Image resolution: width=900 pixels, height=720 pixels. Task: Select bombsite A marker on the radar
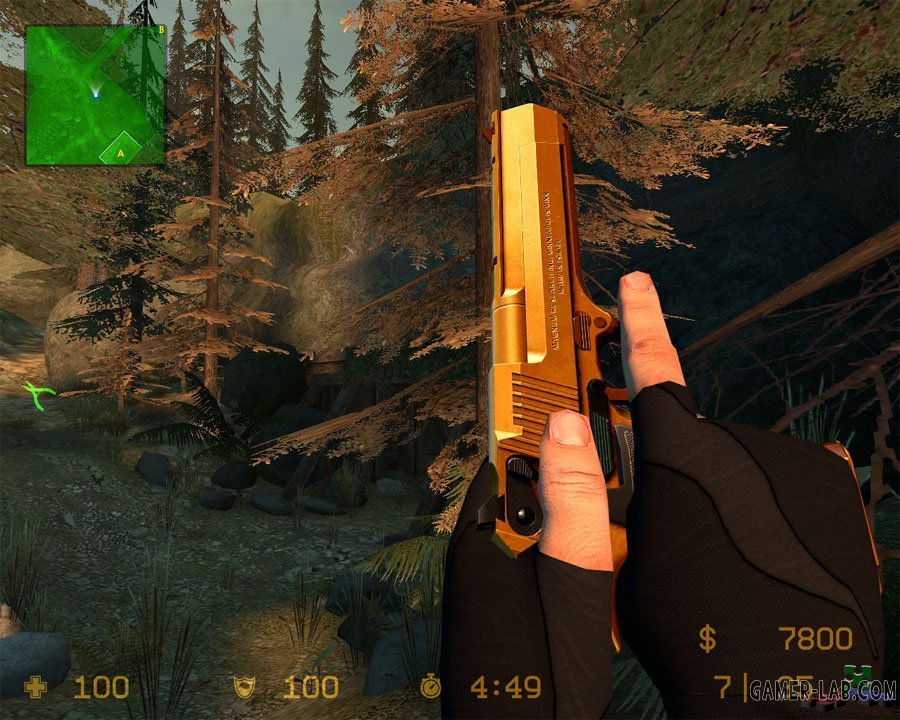coord(121,152)
